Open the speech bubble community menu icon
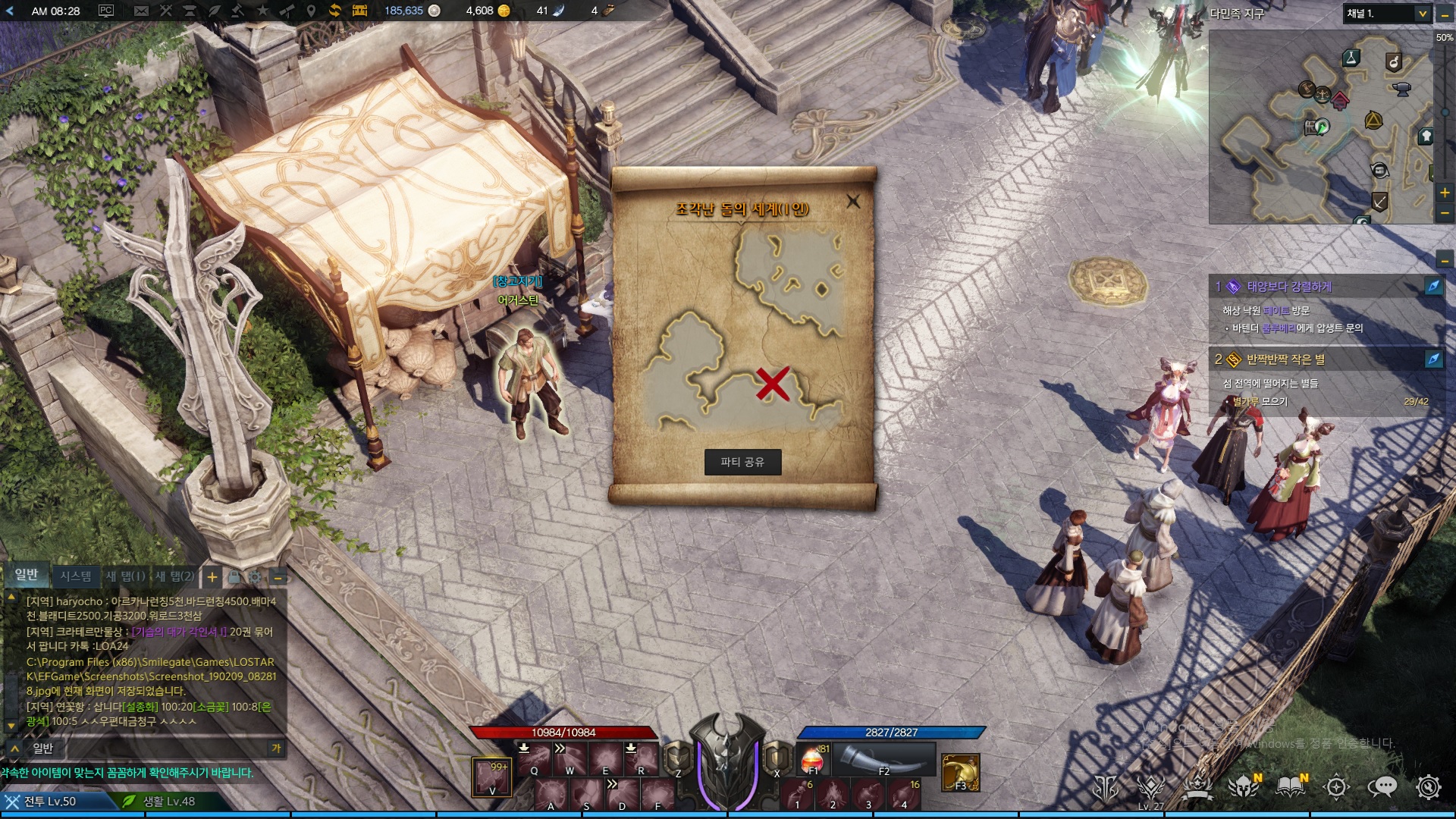 click(x=1382, y=787)
